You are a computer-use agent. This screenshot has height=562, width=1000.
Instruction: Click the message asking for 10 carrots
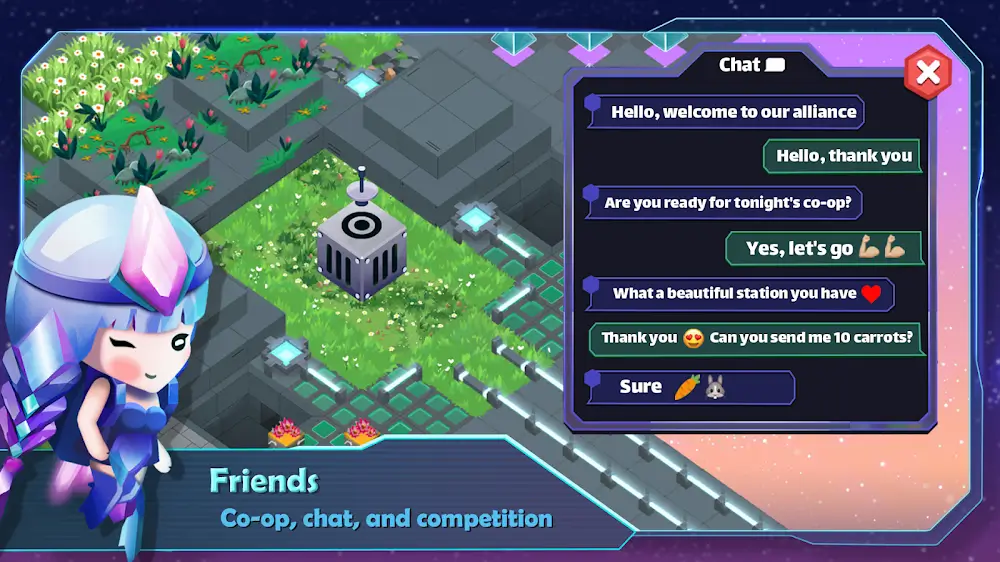tap(755, 338)
